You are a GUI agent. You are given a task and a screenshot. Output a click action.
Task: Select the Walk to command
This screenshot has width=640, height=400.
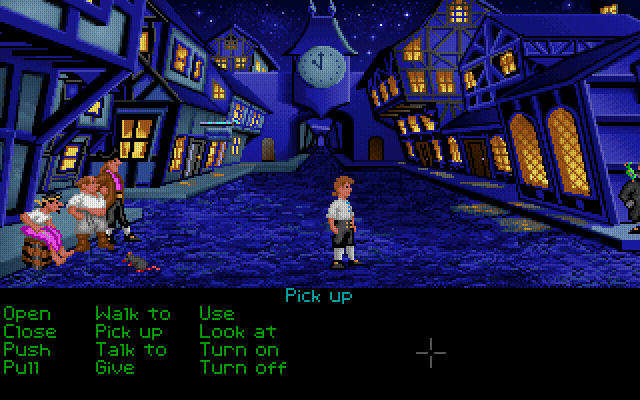coord(133,314)
